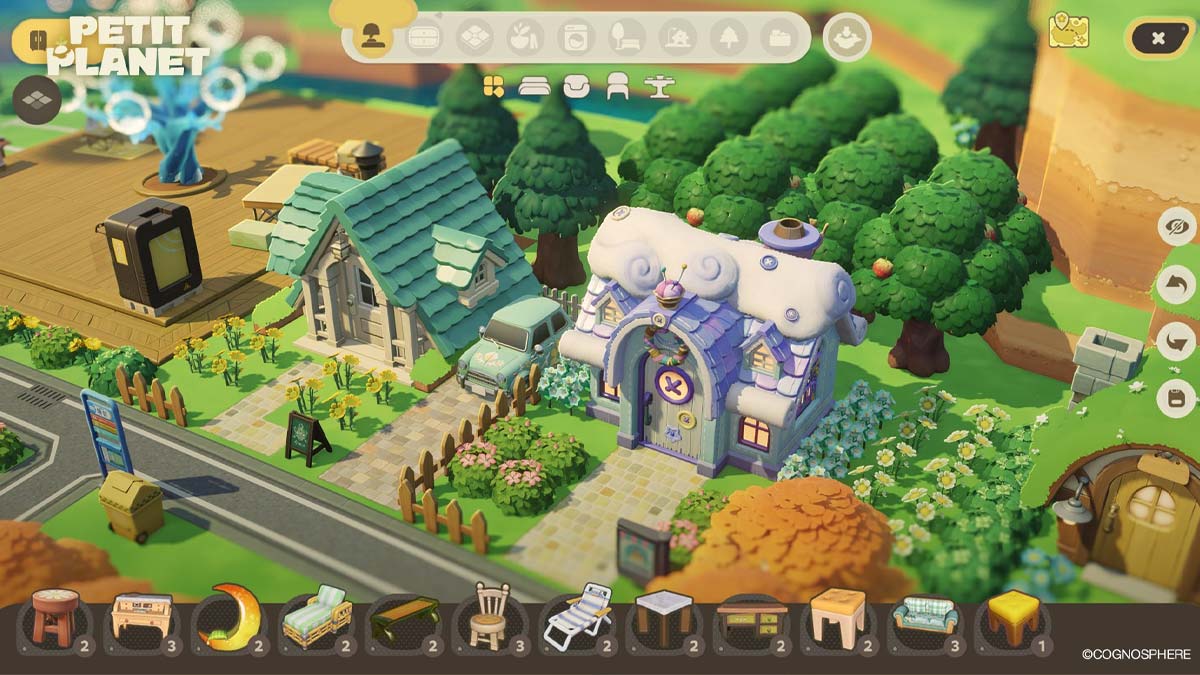Screen dimensions: 1200x675
Task: Choose the wooden spindle-back chair item
Action: [x=489, y=617]
